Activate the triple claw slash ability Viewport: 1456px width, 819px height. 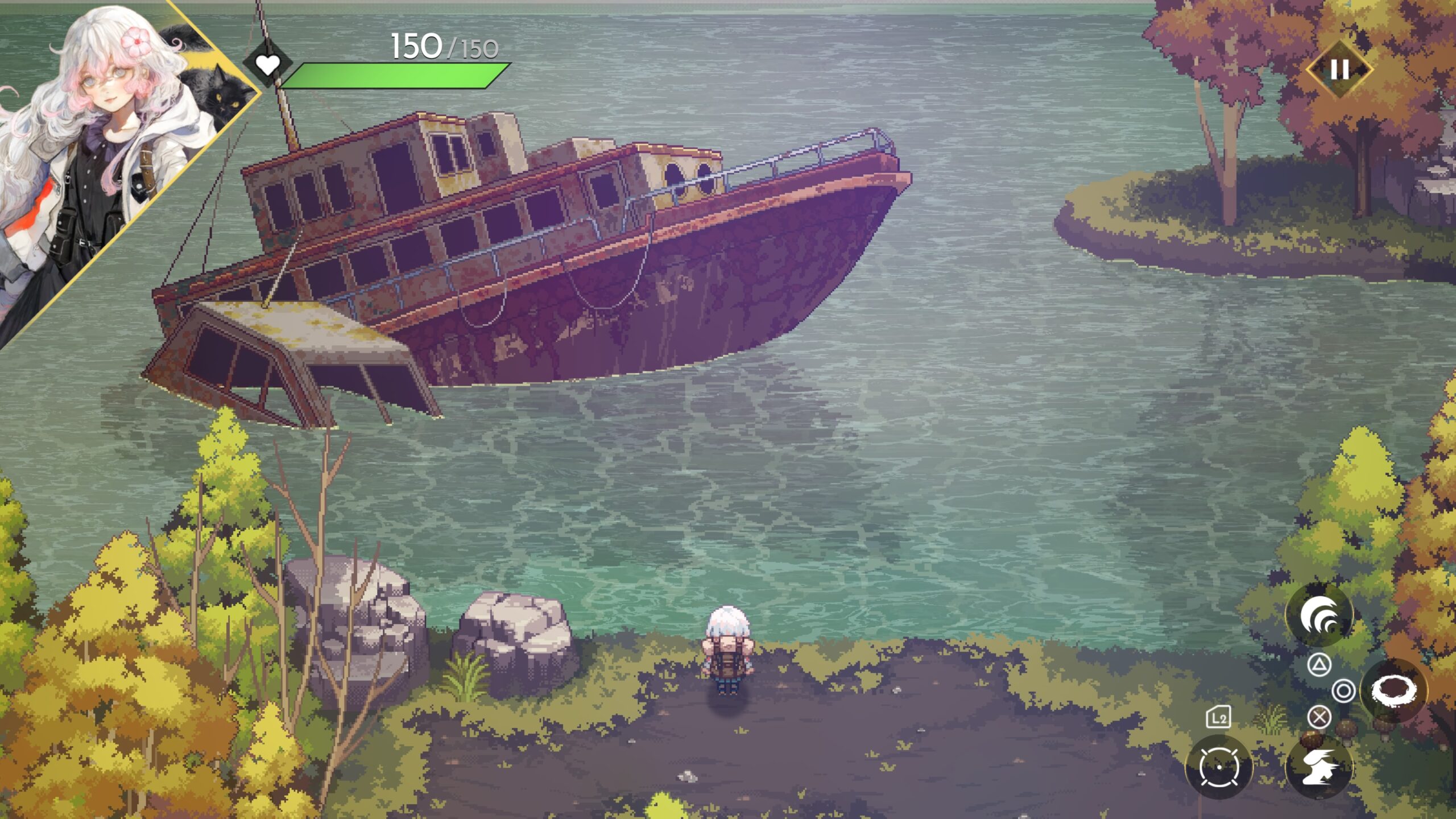[1319, 615]
